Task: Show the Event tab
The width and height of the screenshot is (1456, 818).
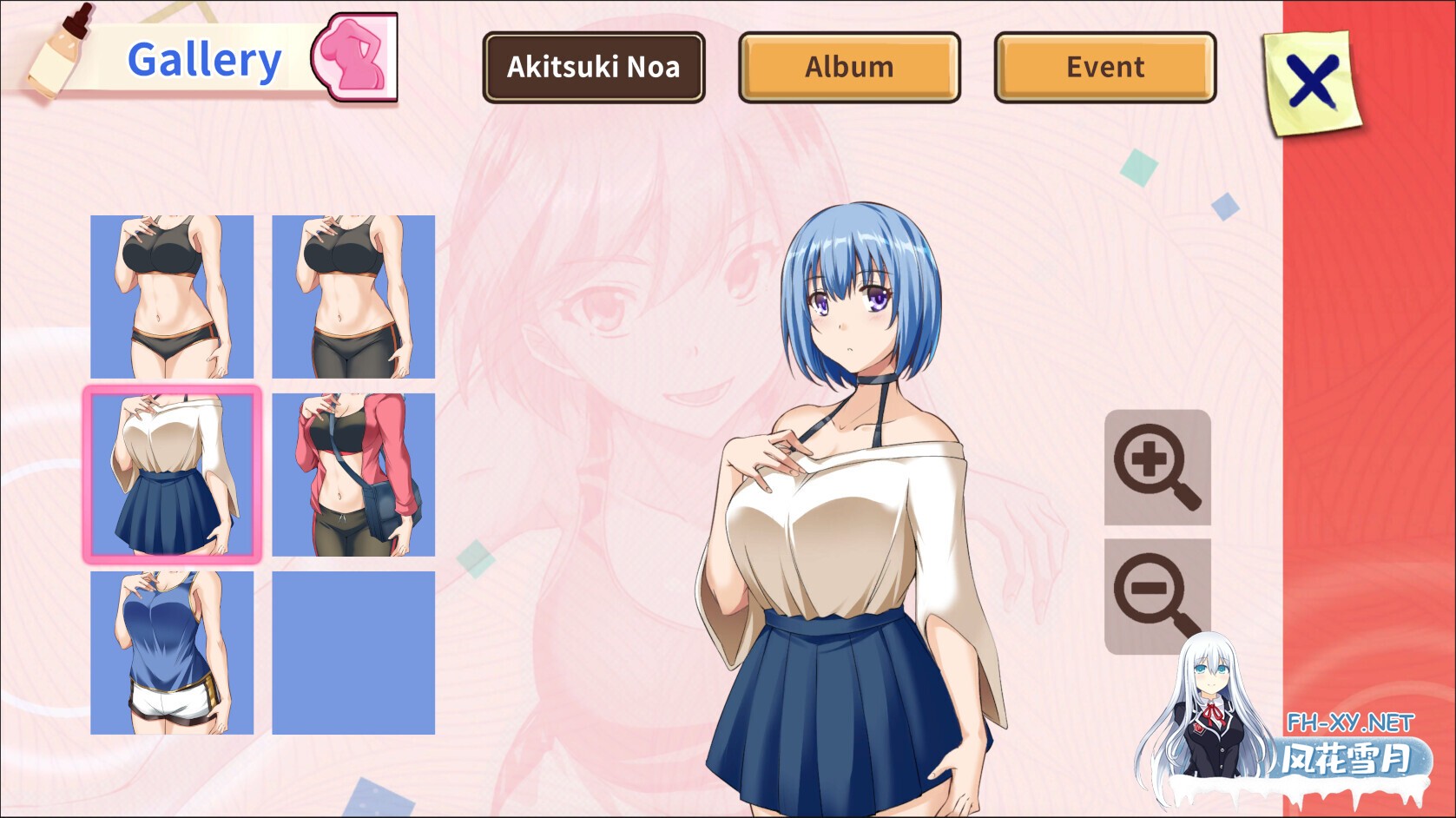Action: 1104,67
